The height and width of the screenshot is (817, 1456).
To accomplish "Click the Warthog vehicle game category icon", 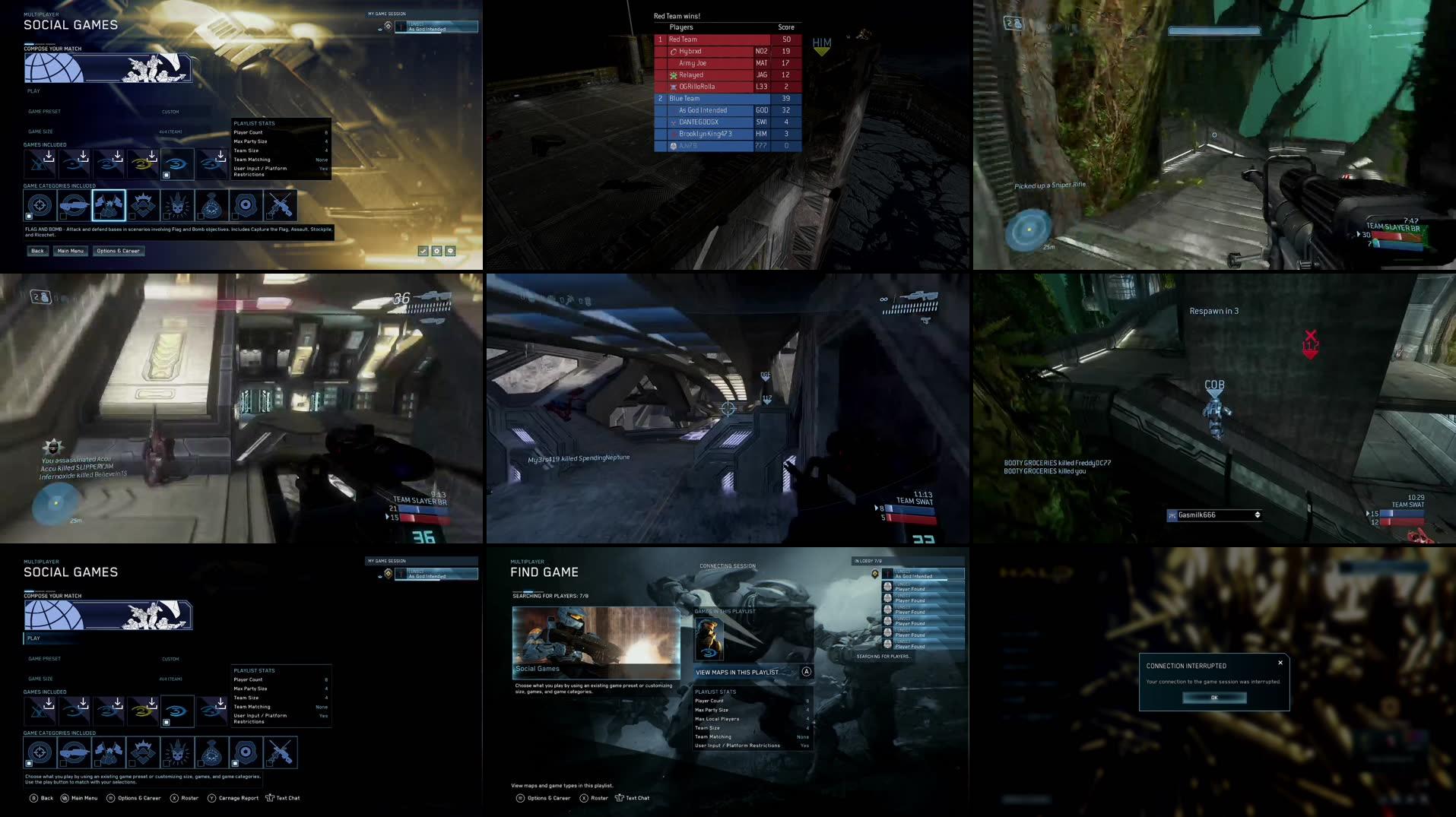I will tap(73, 205).
